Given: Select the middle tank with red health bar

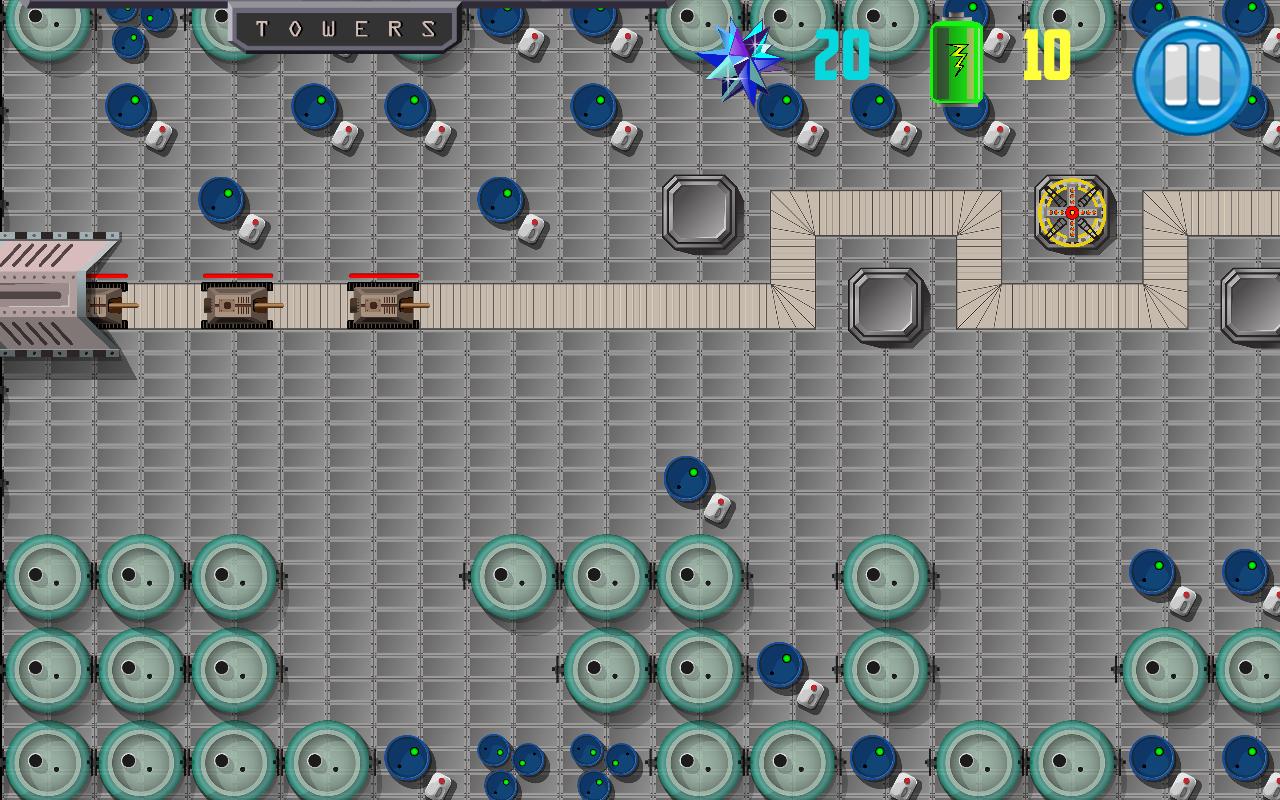Looking at the screenshot, I should 237,305.
